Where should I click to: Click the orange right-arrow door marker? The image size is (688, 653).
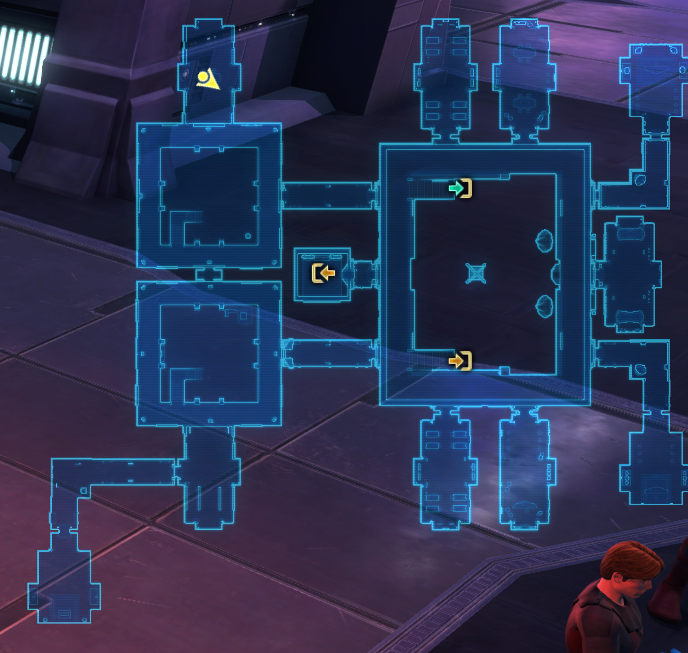coord(460,360)
